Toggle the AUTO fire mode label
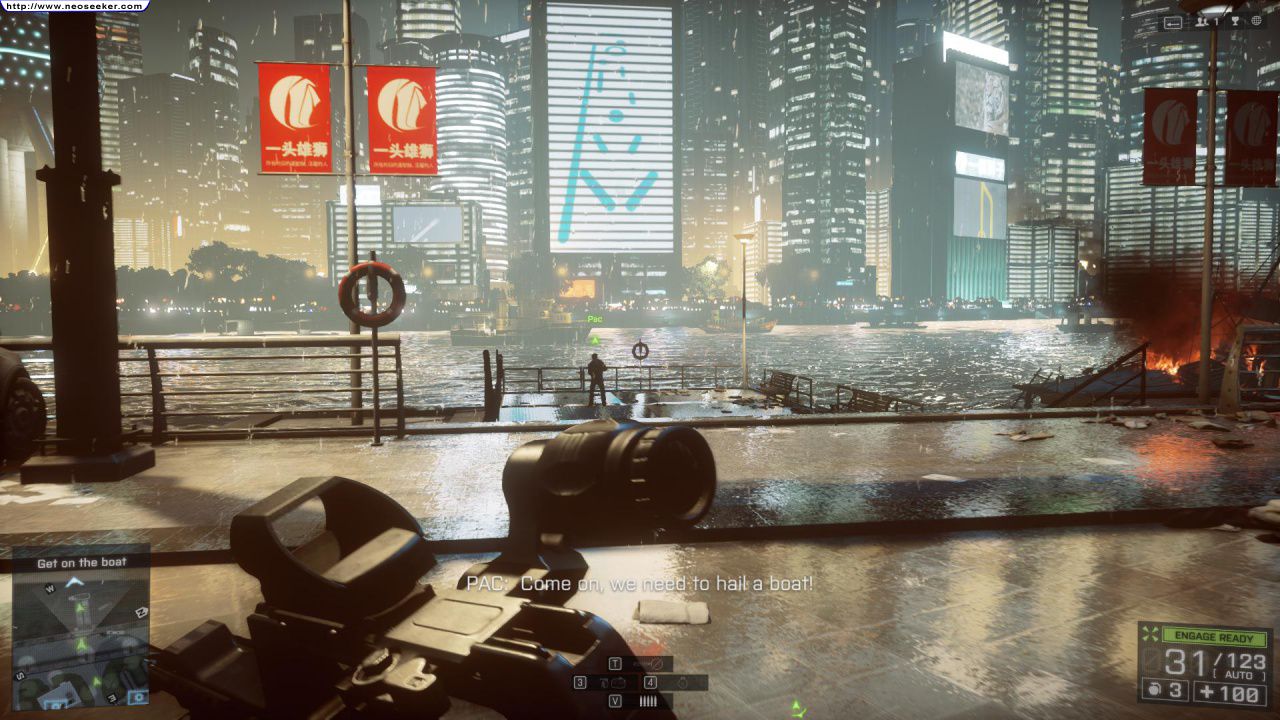Viewport: 1280px width, 720px height. pyautogui.click(x=1238, y=673)
